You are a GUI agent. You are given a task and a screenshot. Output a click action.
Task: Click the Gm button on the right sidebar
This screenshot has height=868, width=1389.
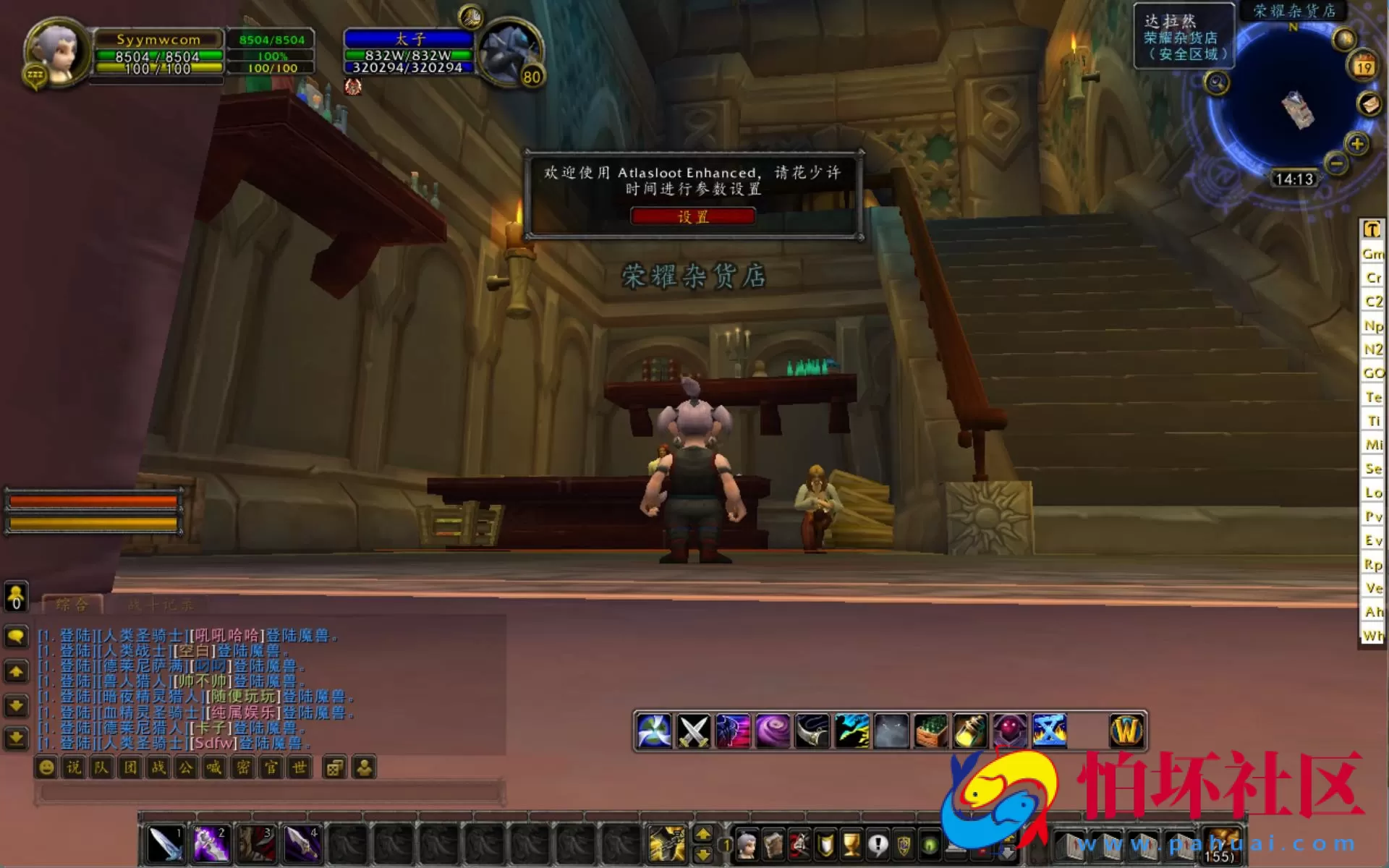tap(1371, 254)
